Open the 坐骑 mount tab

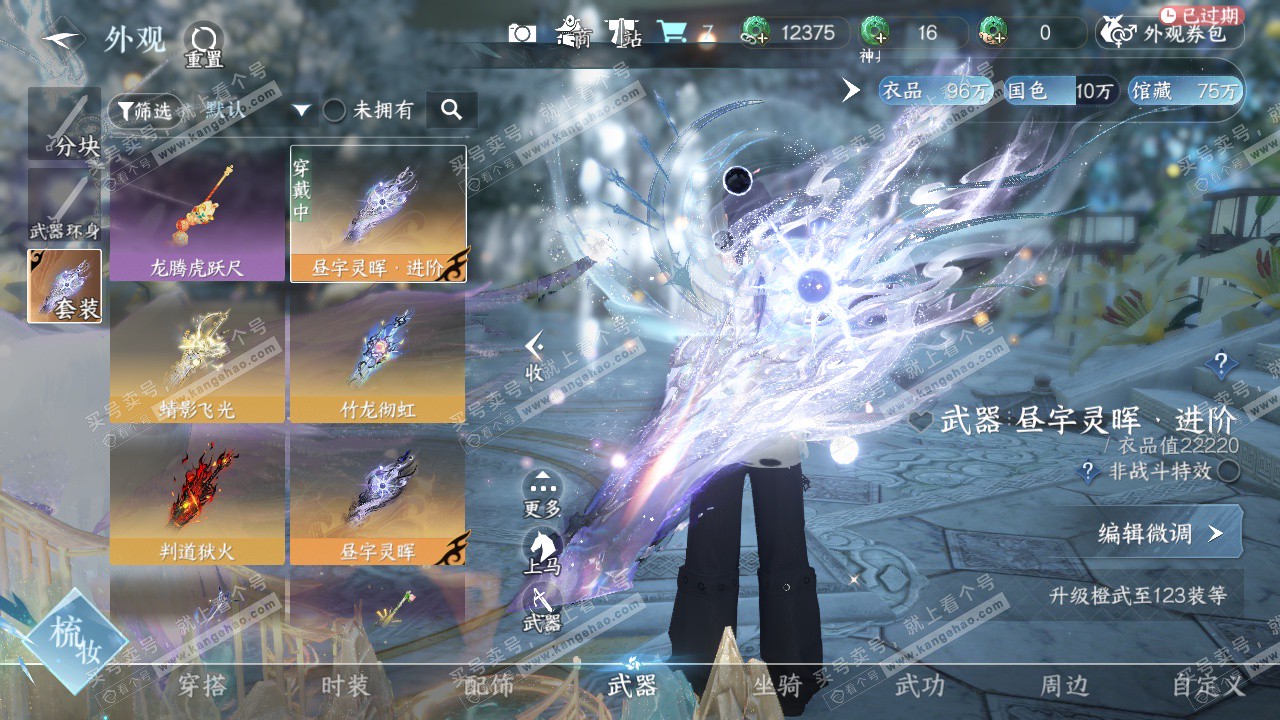tap(778, 685)
